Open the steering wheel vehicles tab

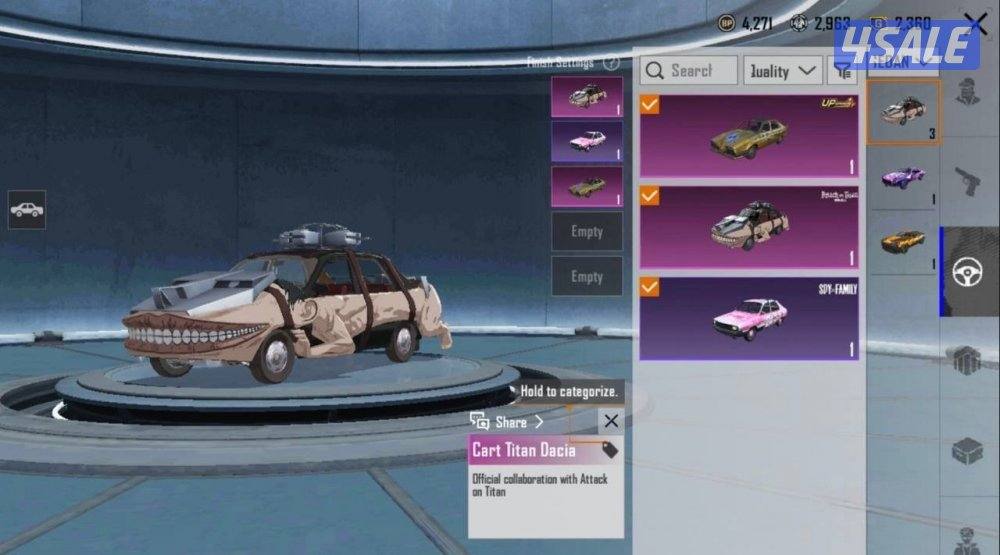[969, 271]
